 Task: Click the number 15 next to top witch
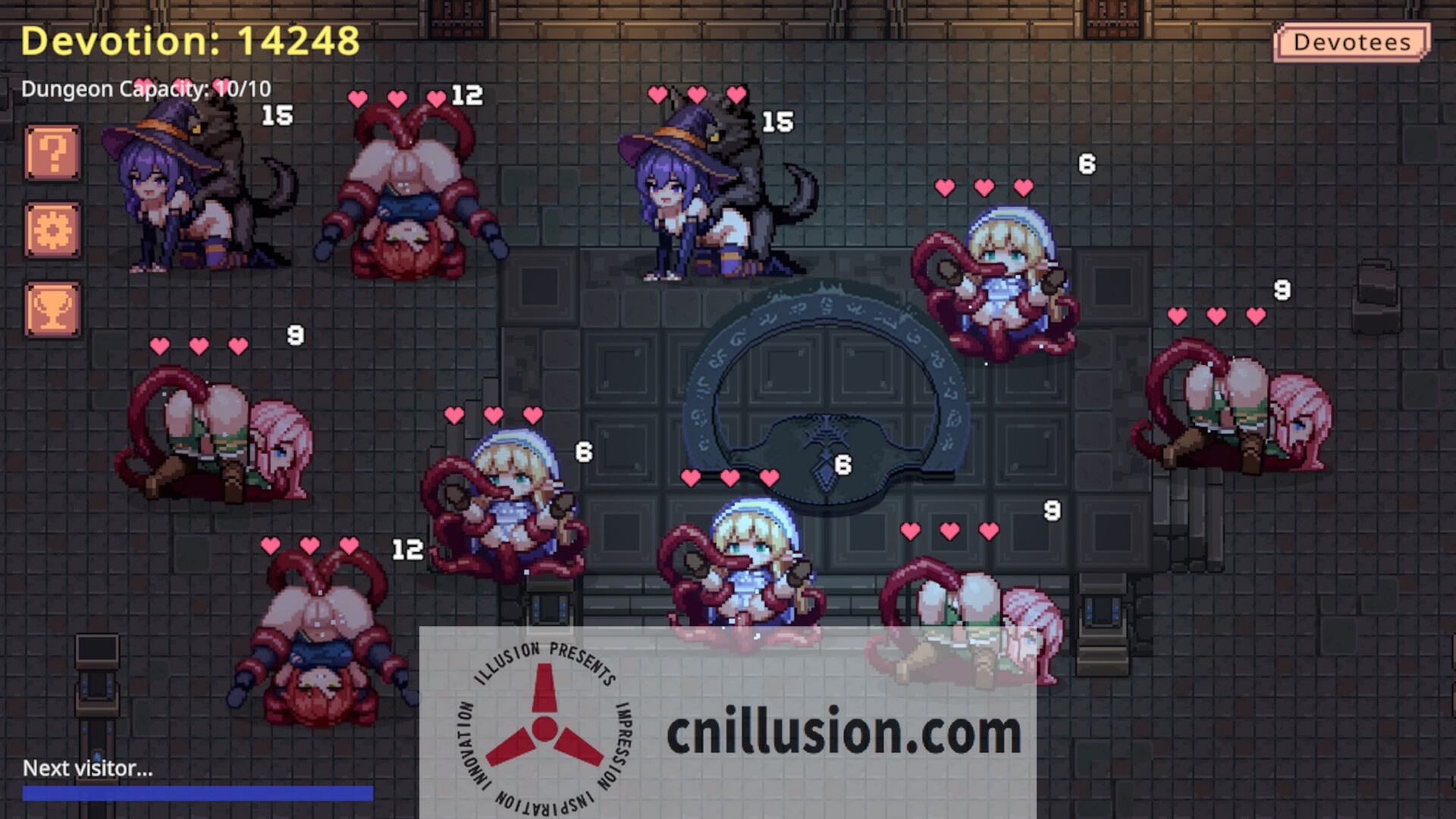777,121
